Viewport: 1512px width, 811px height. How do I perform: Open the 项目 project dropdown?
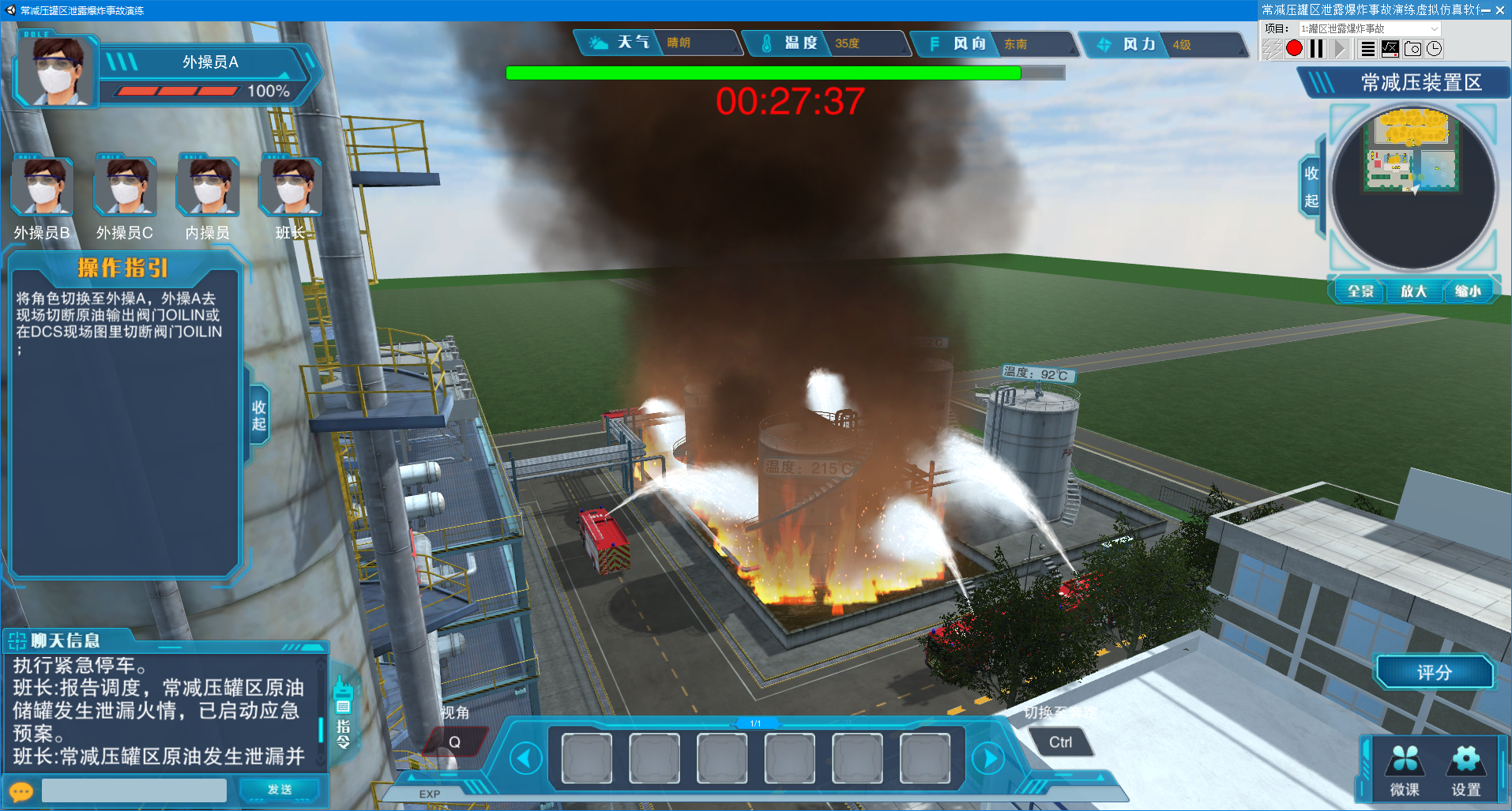(x=1370, y=28)
